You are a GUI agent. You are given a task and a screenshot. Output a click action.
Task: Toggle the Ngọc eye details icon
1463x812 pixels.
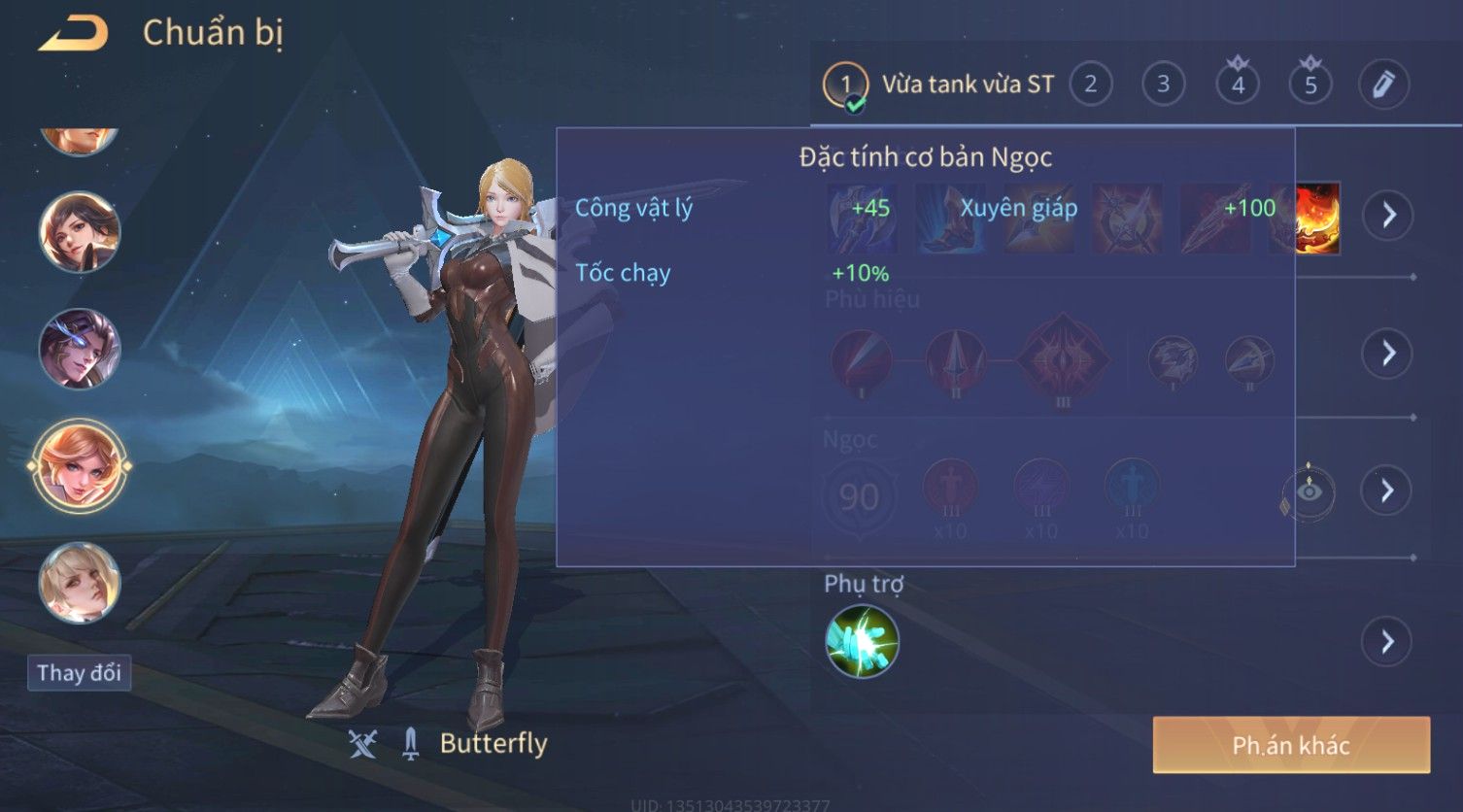pyautogui.click(x=1309, y=491)
